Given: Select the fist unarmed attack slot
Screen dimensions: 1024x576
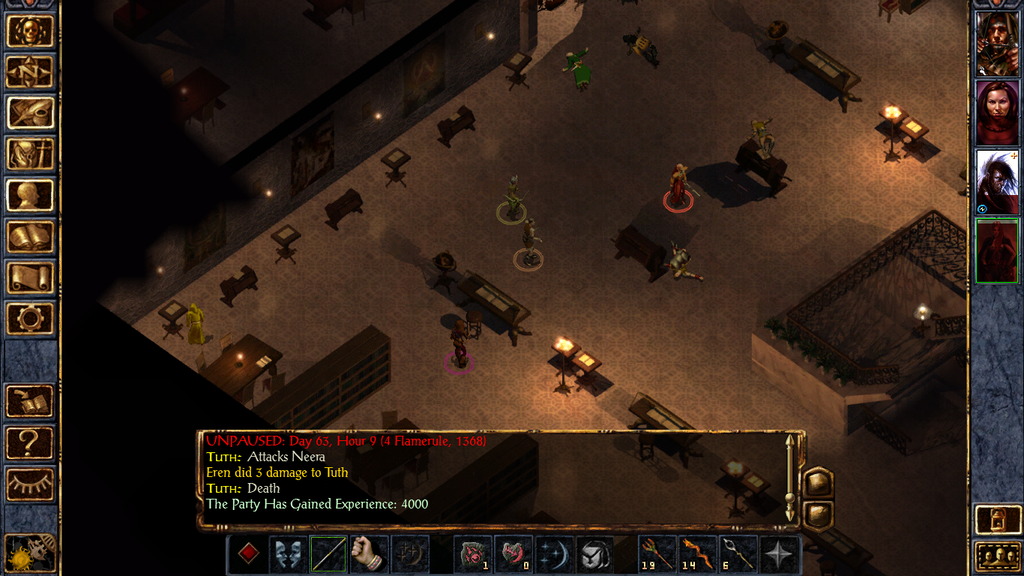Looking at the screenshot, I should click(x=369, y=554).
